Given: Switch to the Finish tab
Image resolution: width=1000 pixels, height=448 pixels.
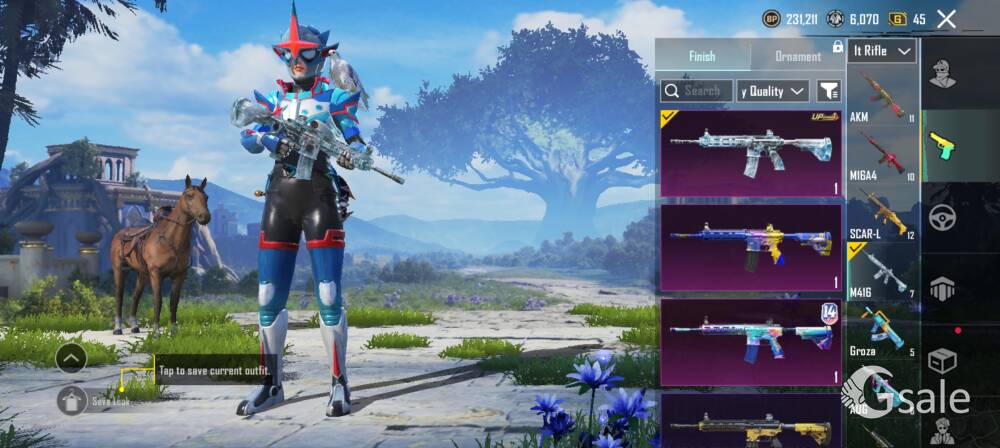Looking at the screenshot, I should pos(702,56).
